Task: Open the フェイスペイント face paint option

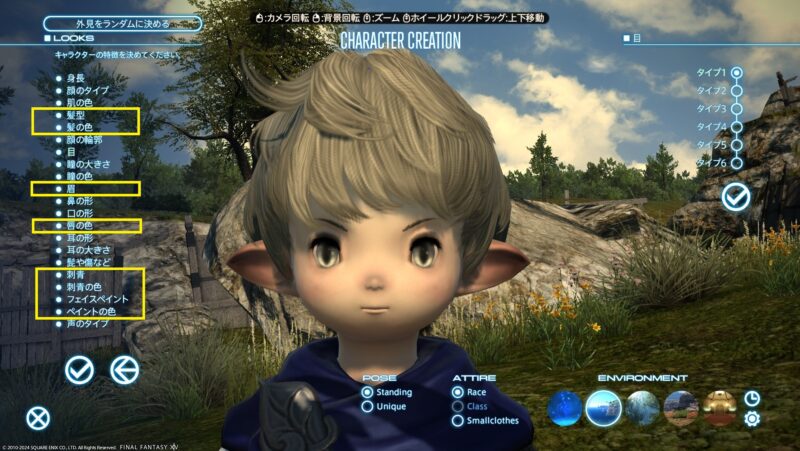Action: click(97, 299)
